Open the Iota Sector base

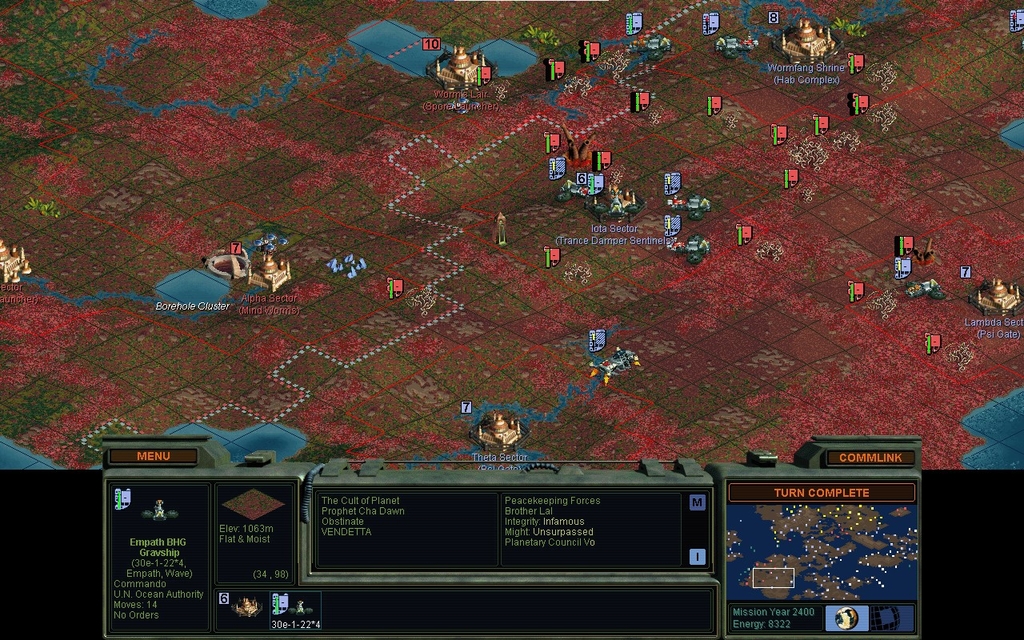[x=613, y=204]
